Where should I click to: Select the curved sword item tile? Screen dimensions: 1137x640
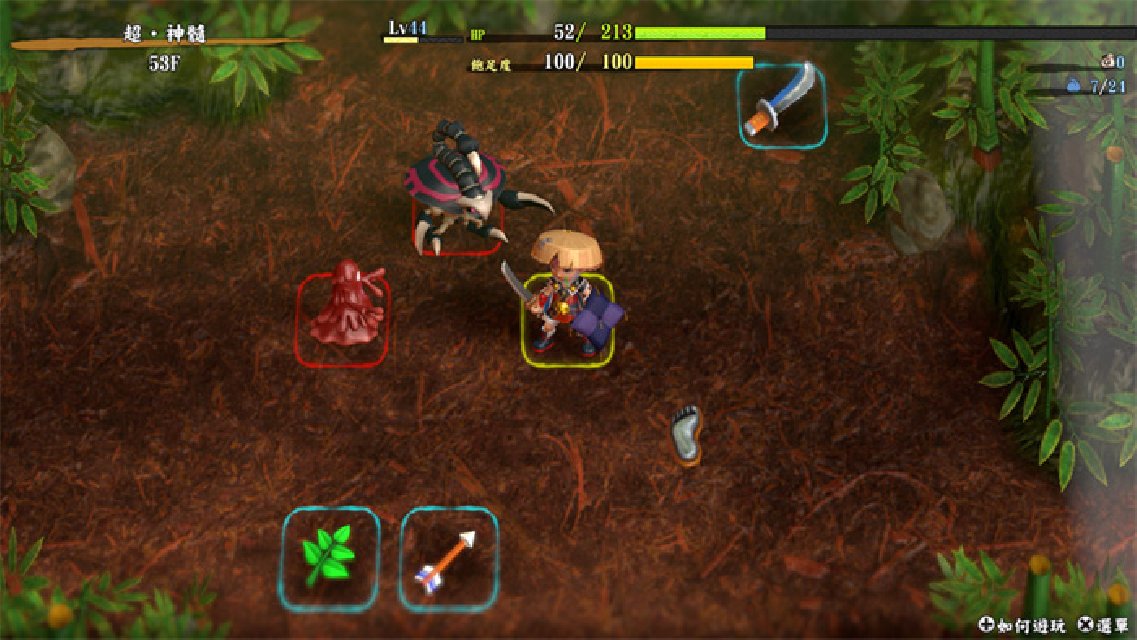coord(782,104)
